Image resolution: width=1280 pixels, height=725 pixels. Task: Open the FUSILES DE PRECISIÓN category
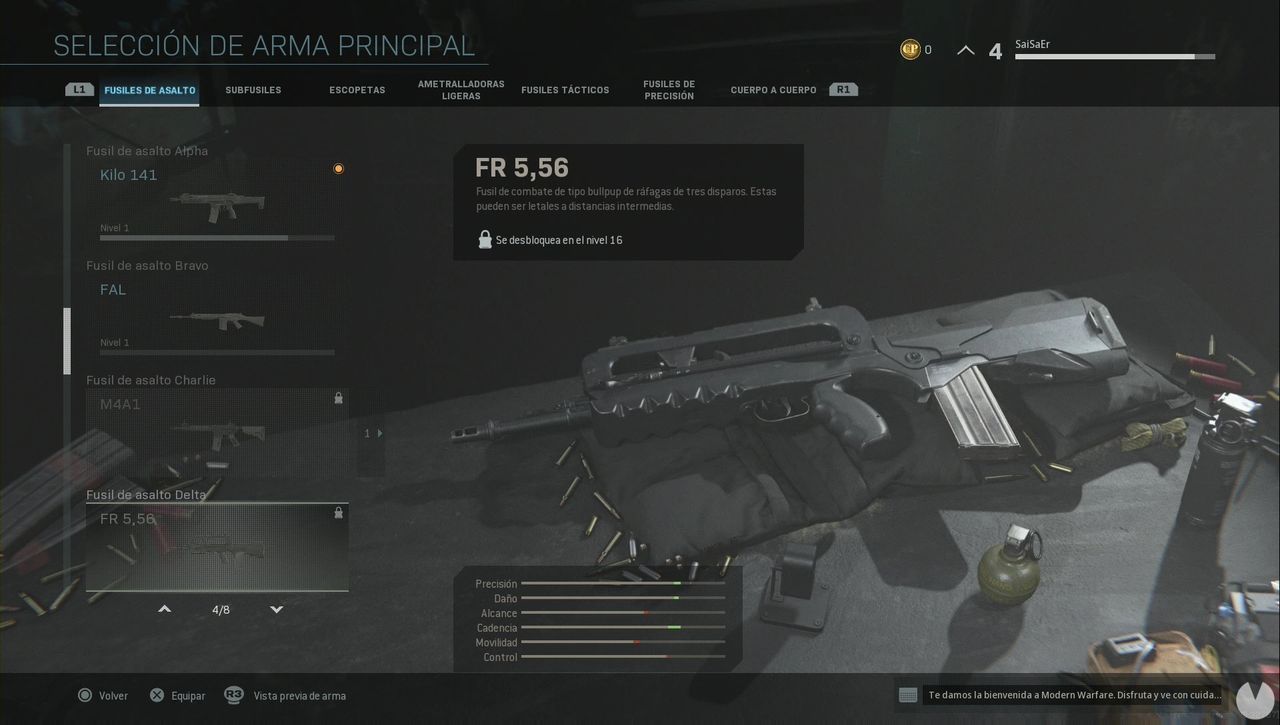[669, 89]
